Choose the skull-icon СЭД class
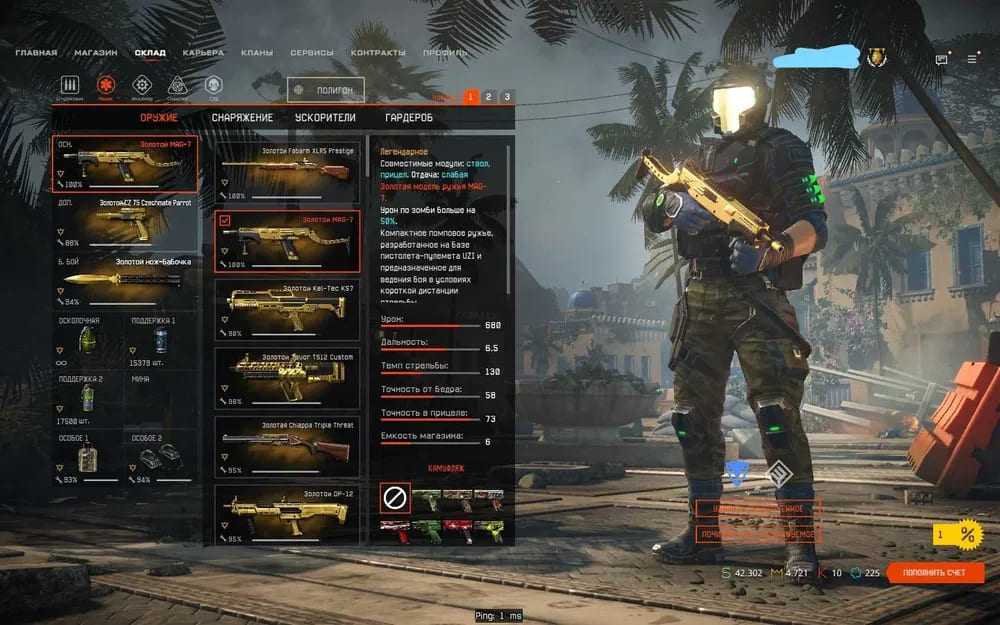This screenshot has width=1000, height=625. 213,86
